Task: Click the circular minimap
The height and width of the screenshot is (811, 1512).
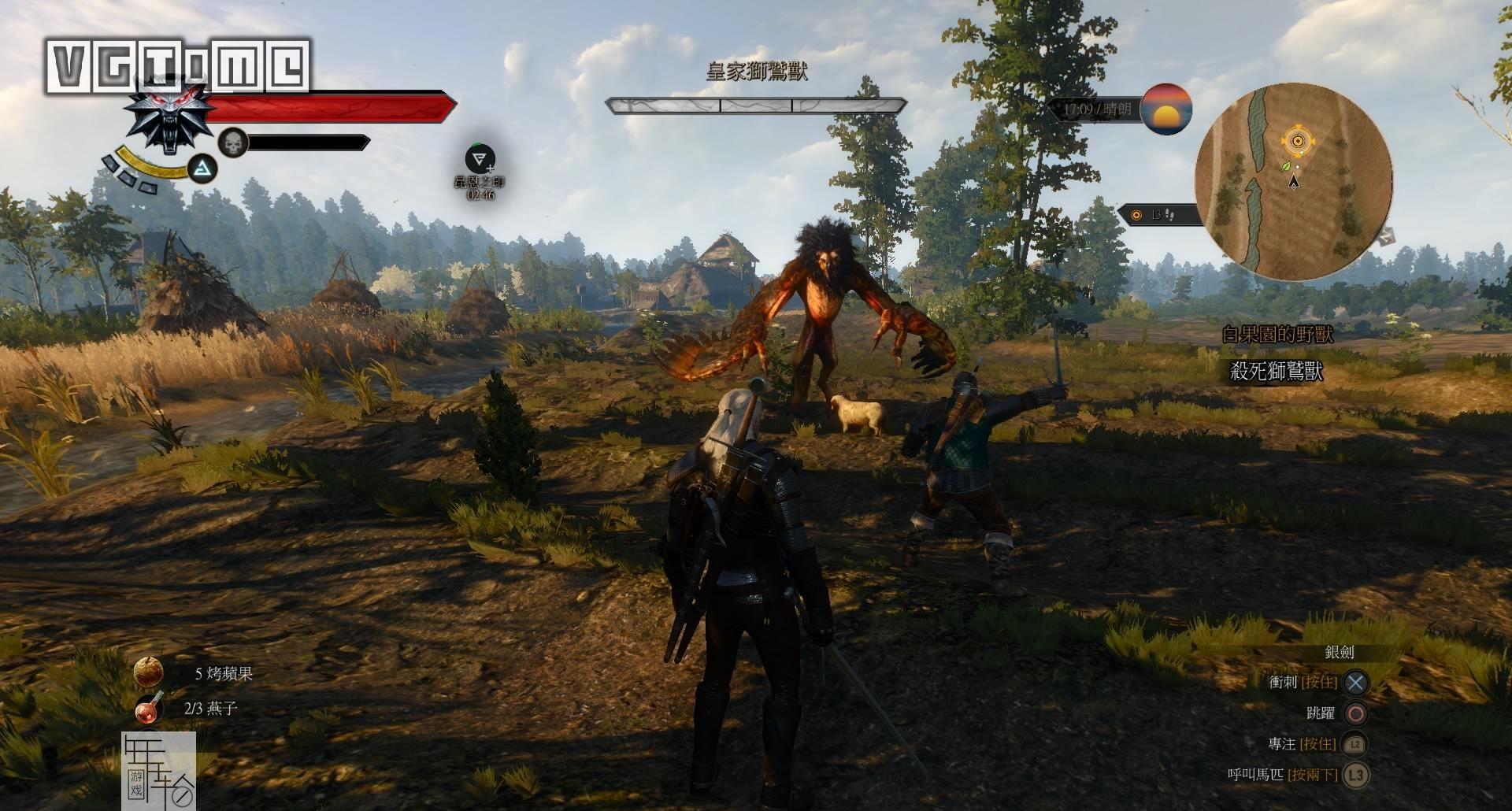Action: (1293, 181)
